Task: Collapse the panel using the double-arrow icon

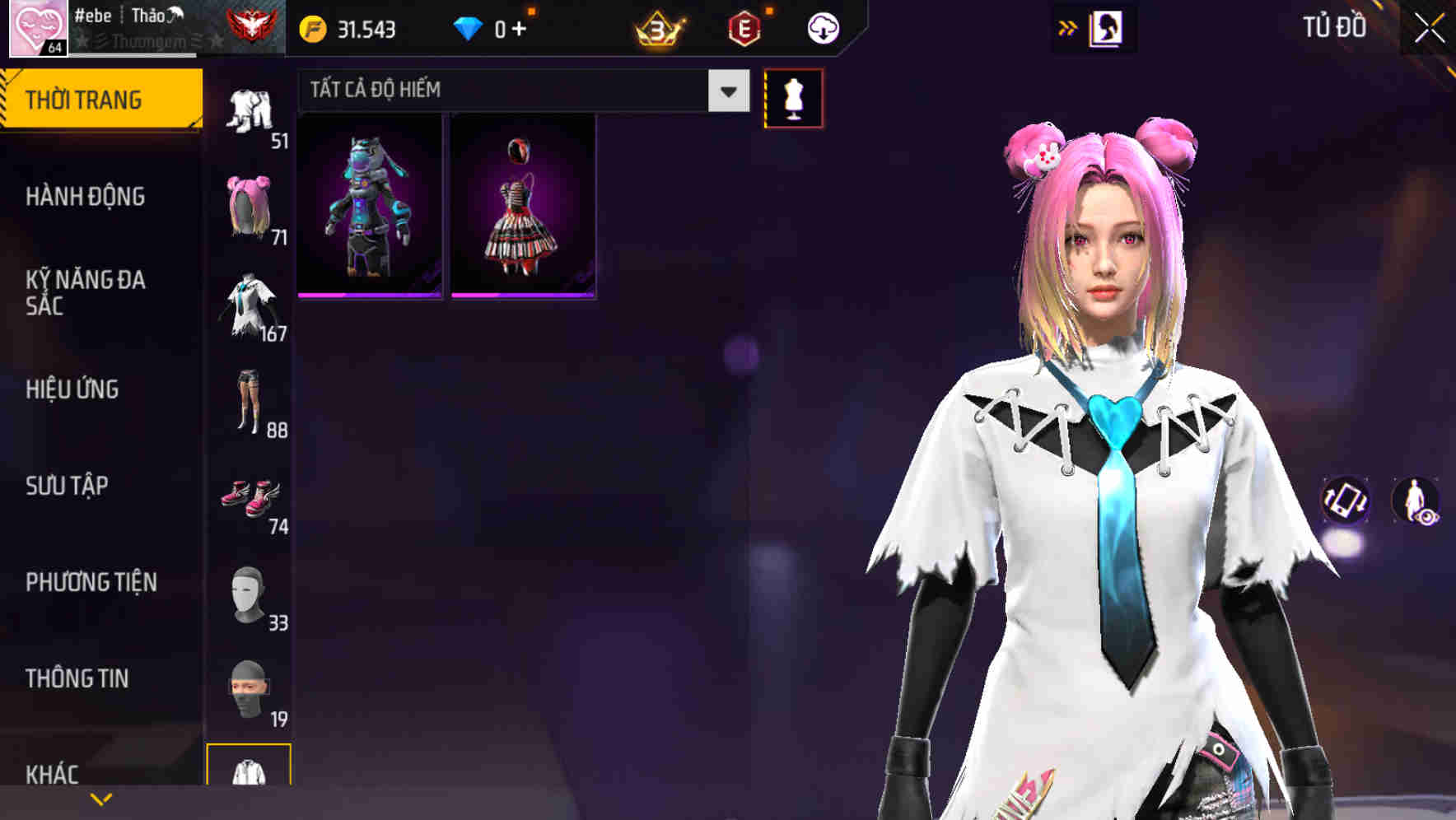Action: point(1068,26)
